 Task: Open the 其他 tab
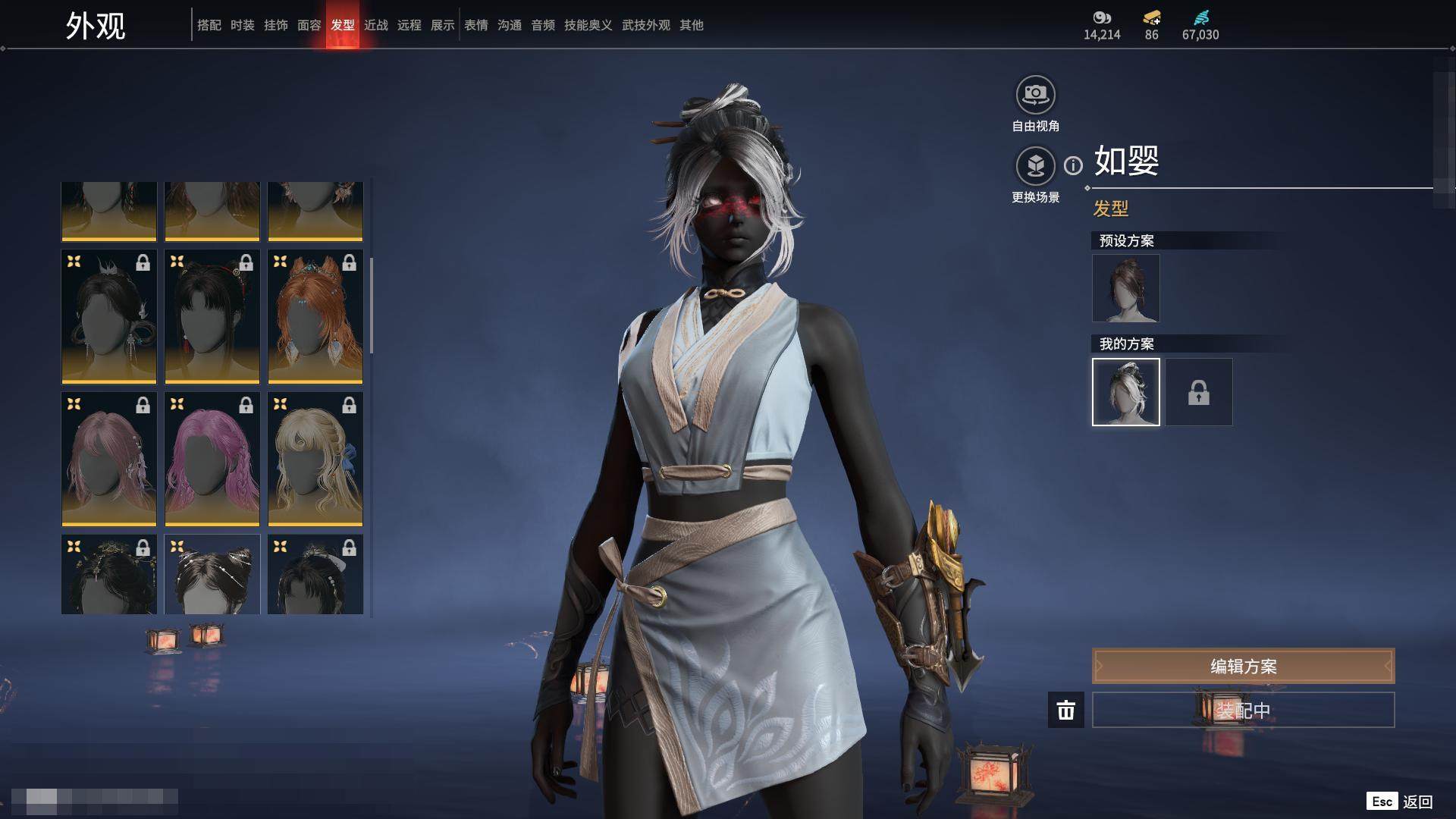692,25
